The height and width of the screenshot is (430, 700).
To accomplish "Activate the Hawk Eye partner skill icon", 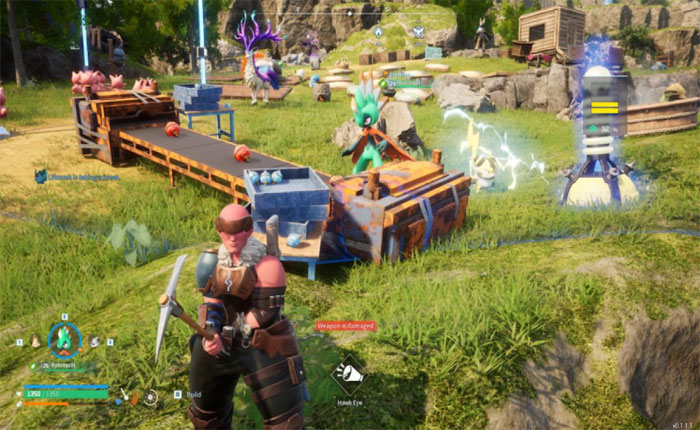I will click(x=348, y=373).
